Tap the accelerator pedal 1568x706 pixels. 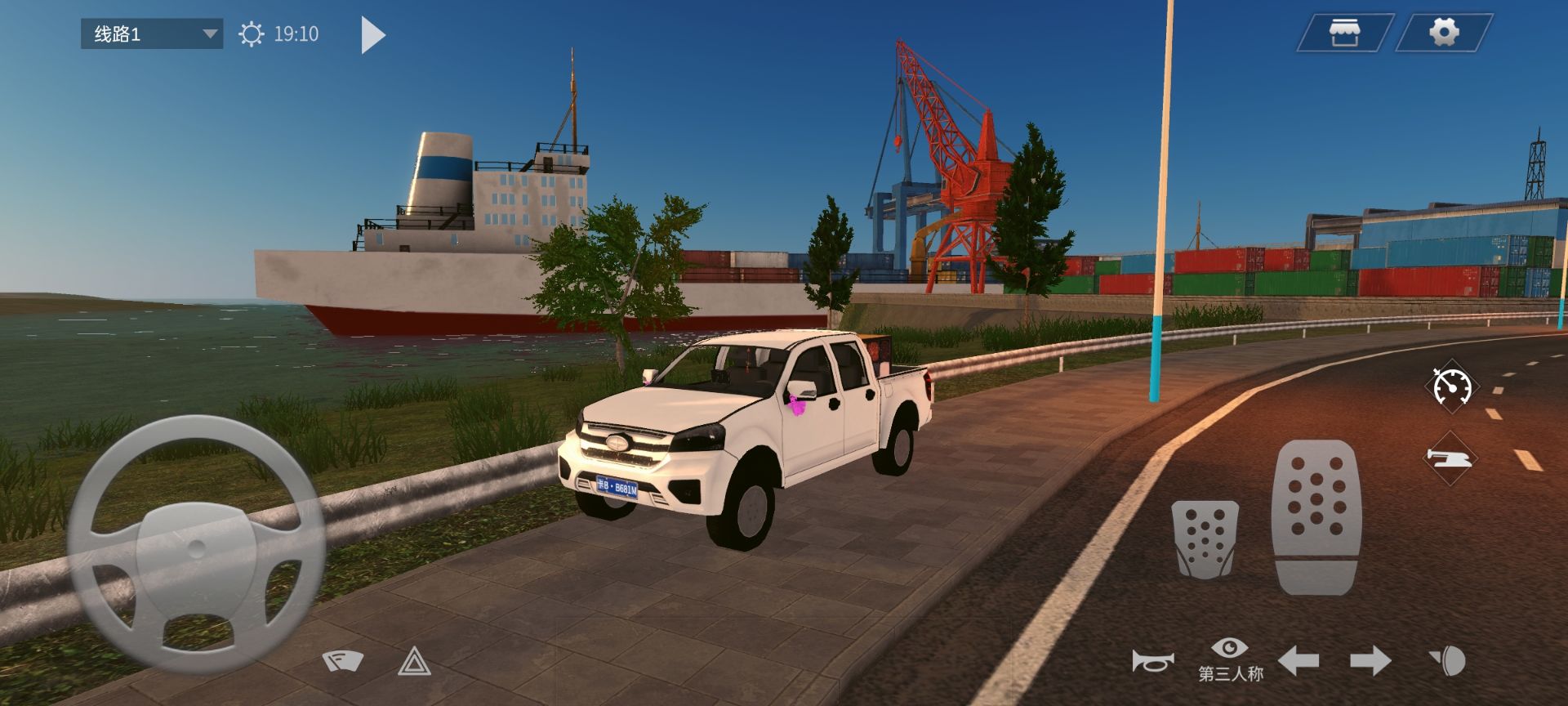coord(1316,516)
